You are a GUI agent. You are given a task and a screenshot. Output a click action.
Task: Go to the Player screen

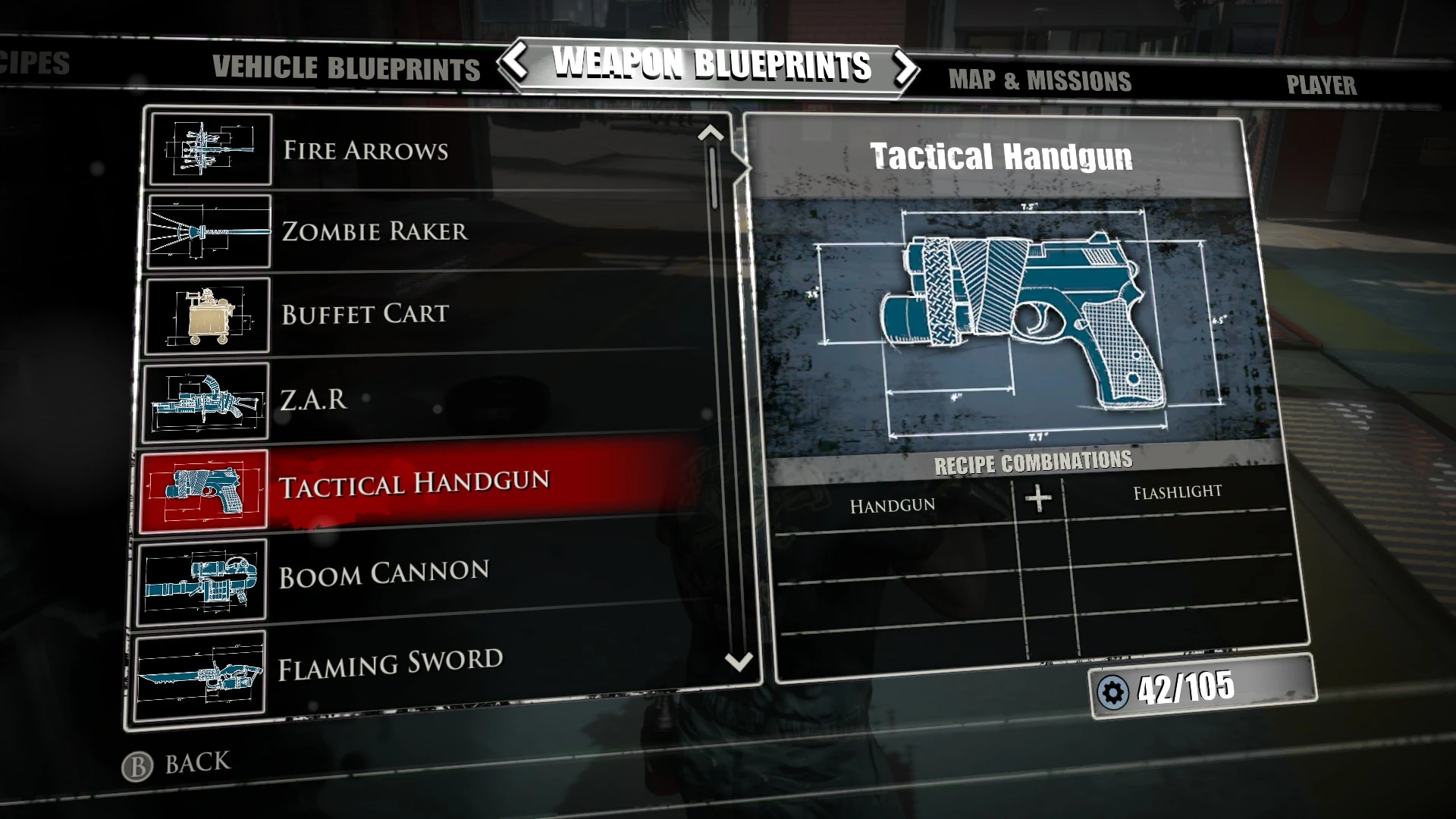coord(1322,86)
